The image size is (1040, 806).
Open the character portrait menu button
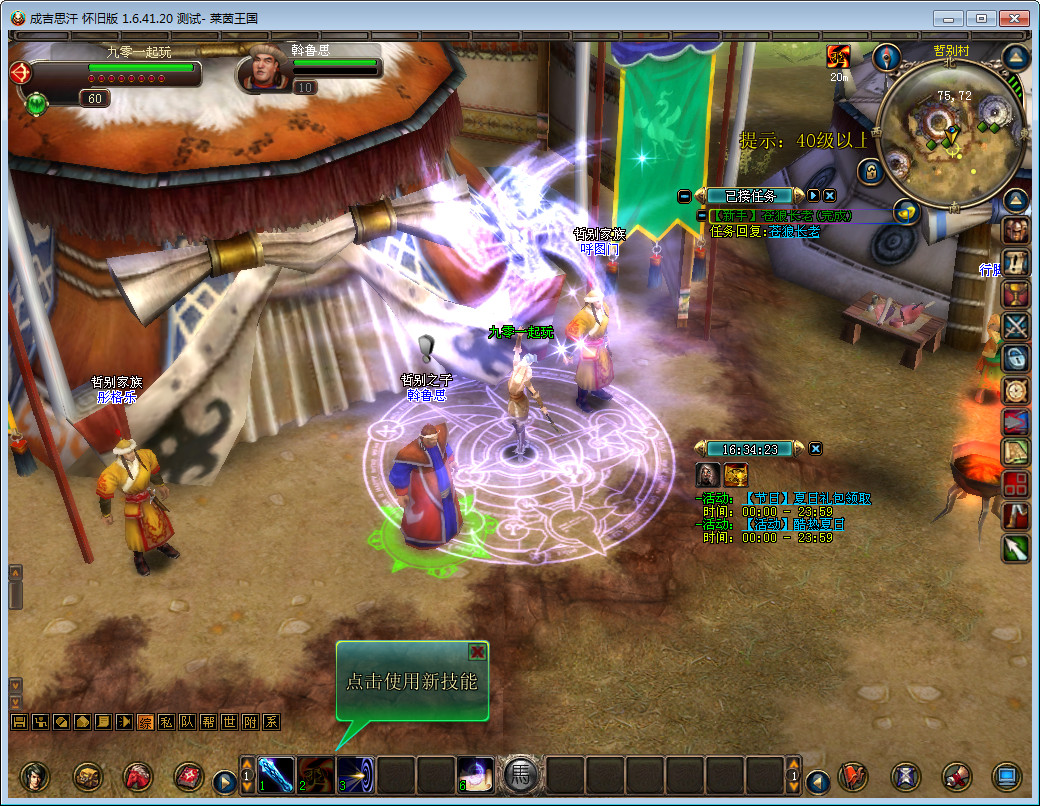[x=35, y=776]
